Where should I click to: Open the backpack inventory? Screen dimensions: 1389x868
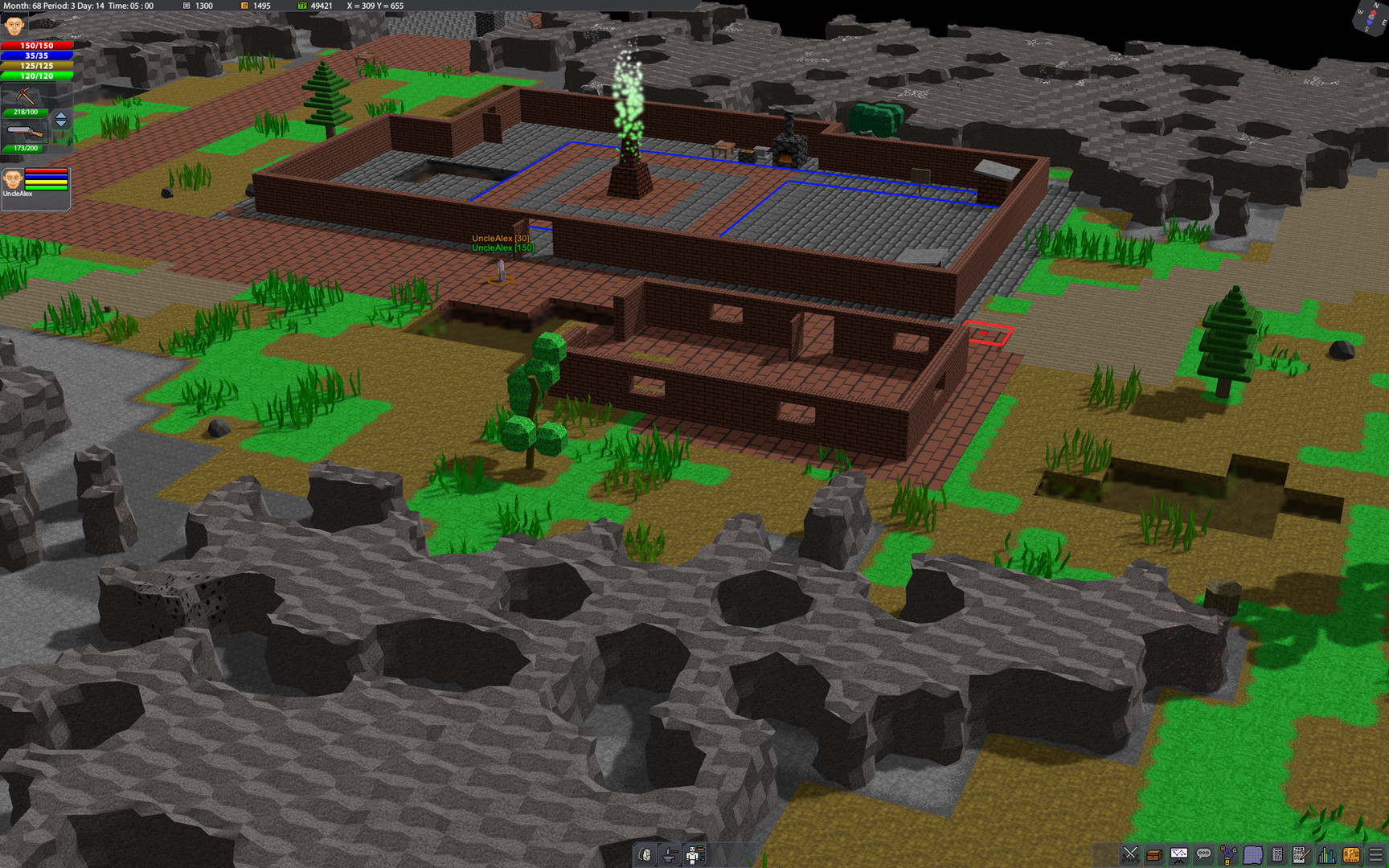click(643, 854)
